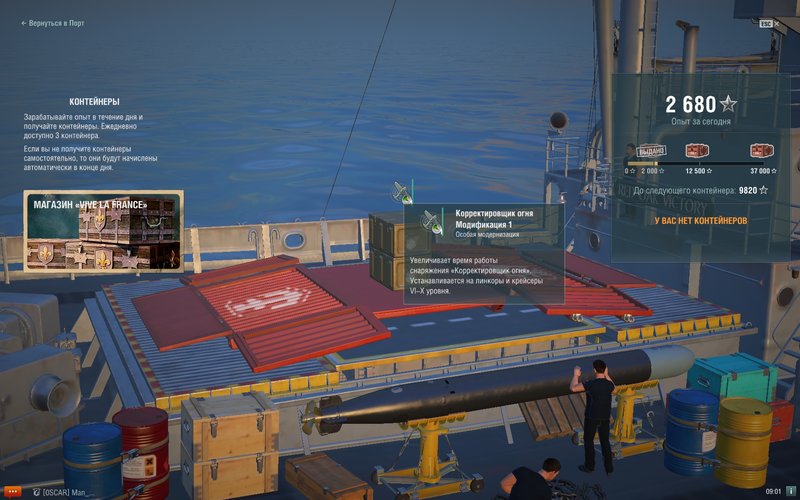The height and width of the screenshot is (500, 800).
Task: Click the ESC button to exit
Action: pos(766,23)
